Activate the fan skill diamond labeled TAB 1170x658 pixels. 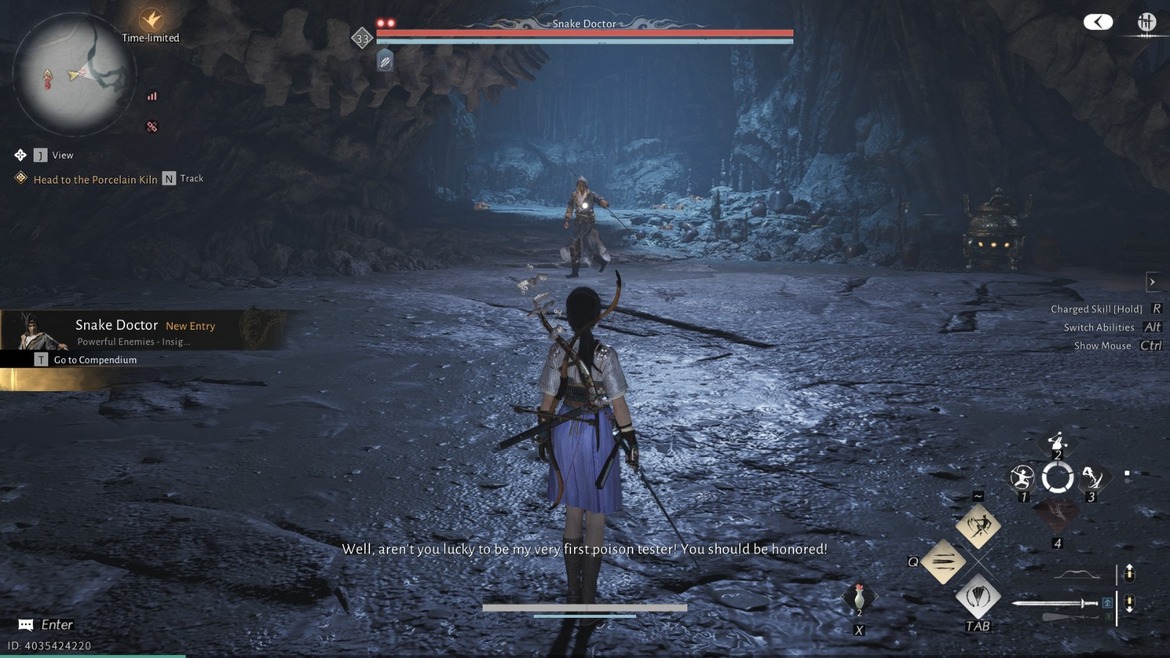[978, 597]
